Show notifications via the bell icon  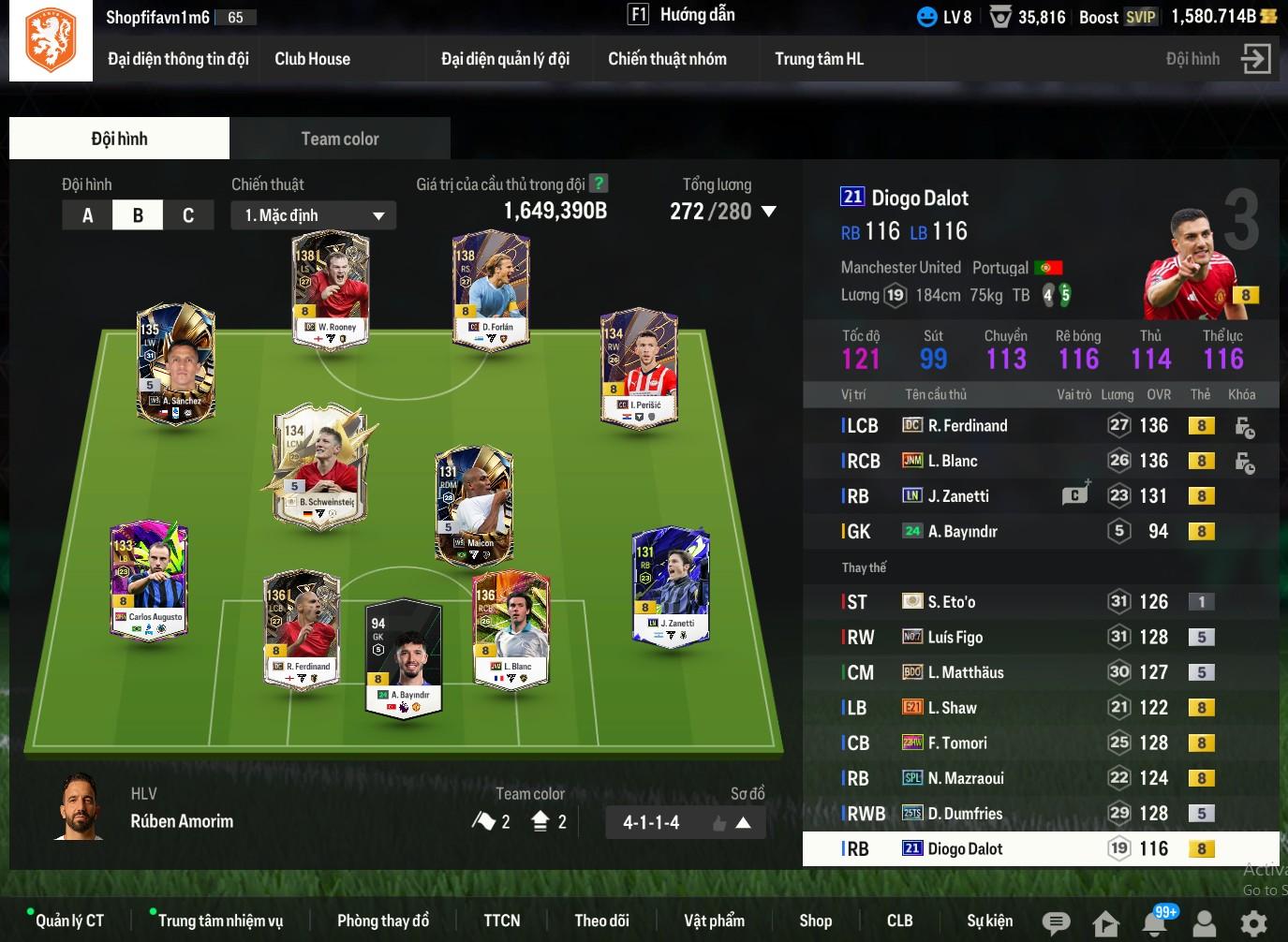(1154, 923)
